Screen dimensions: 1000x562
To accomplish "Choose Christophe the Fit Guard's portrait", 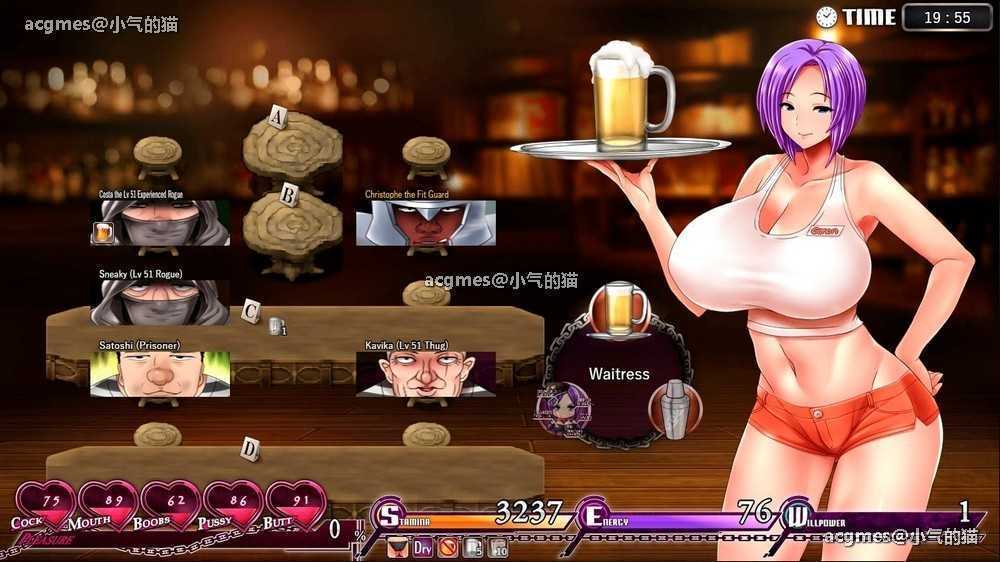I will click(x=426, y=223).
